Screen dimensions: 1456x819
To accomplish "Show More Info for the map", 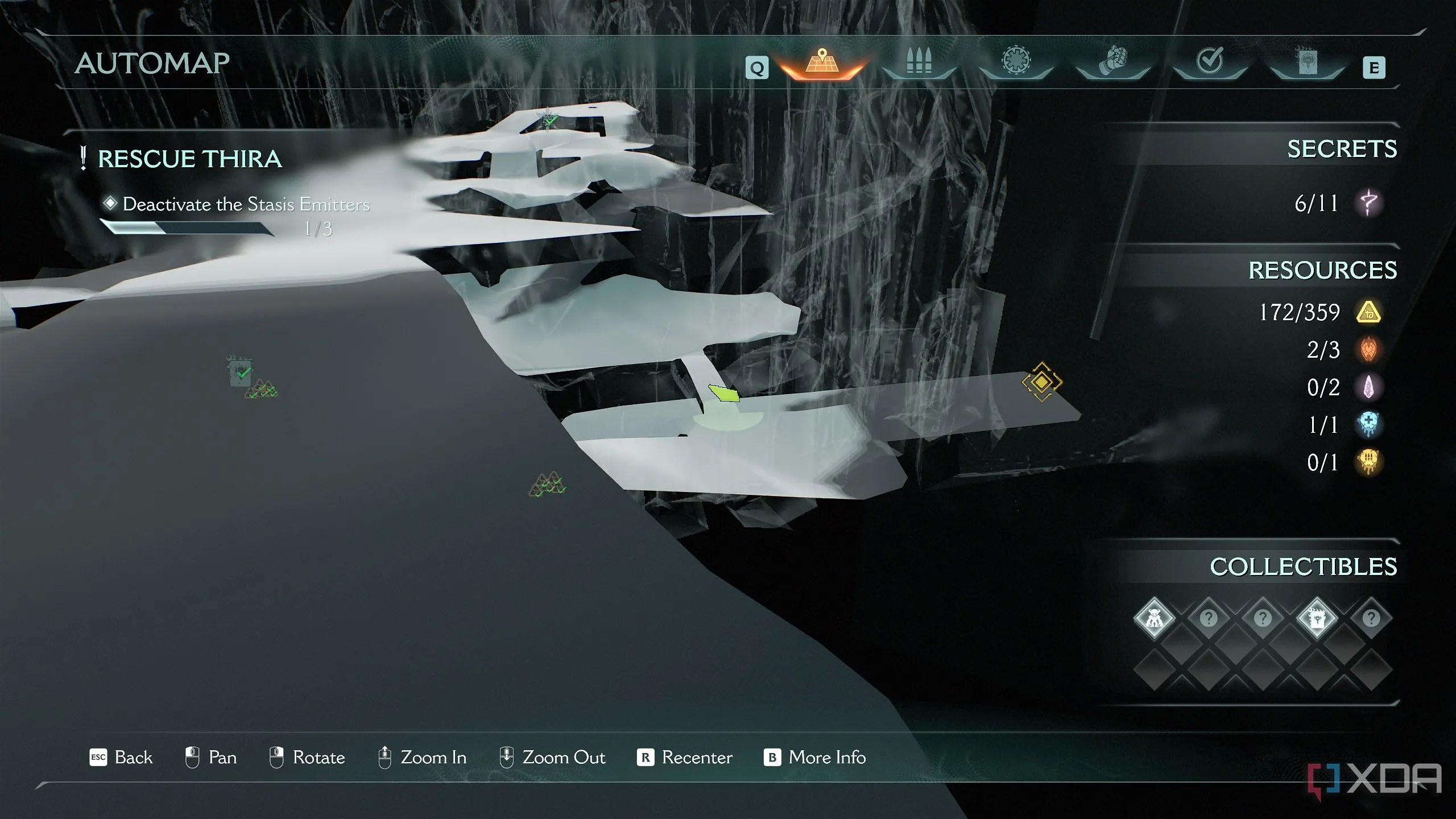I will point(814,758).
